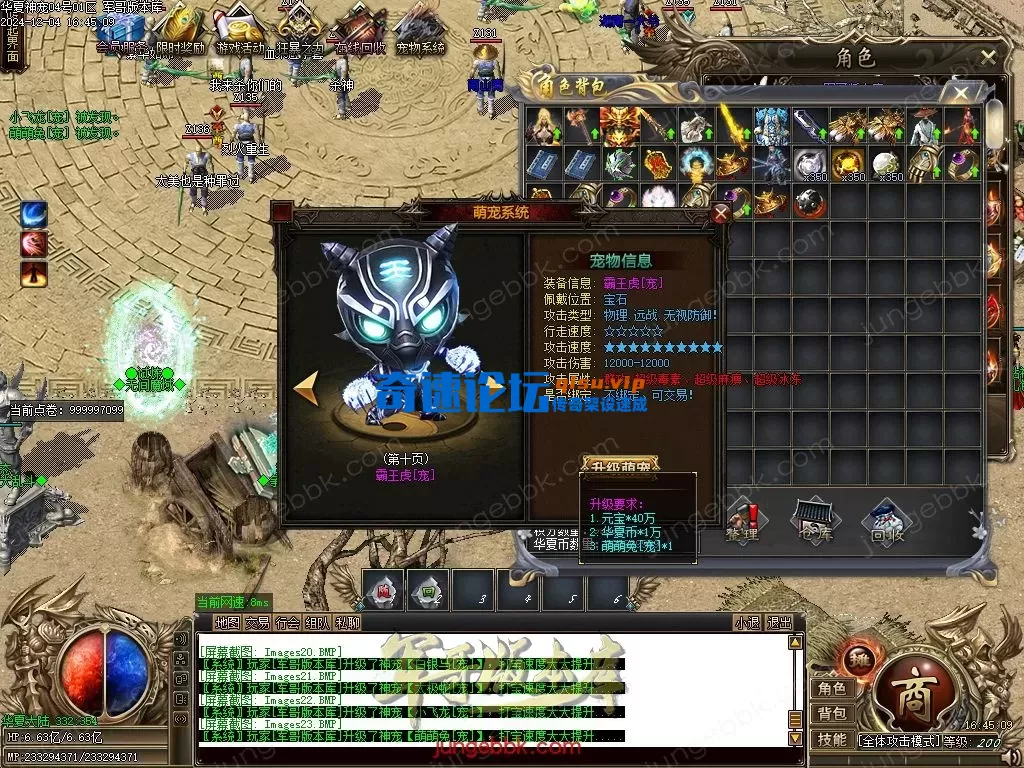Switch to the 地图 map chat tab
Viewport: 1024px width, 768px height.
point(228,622)
